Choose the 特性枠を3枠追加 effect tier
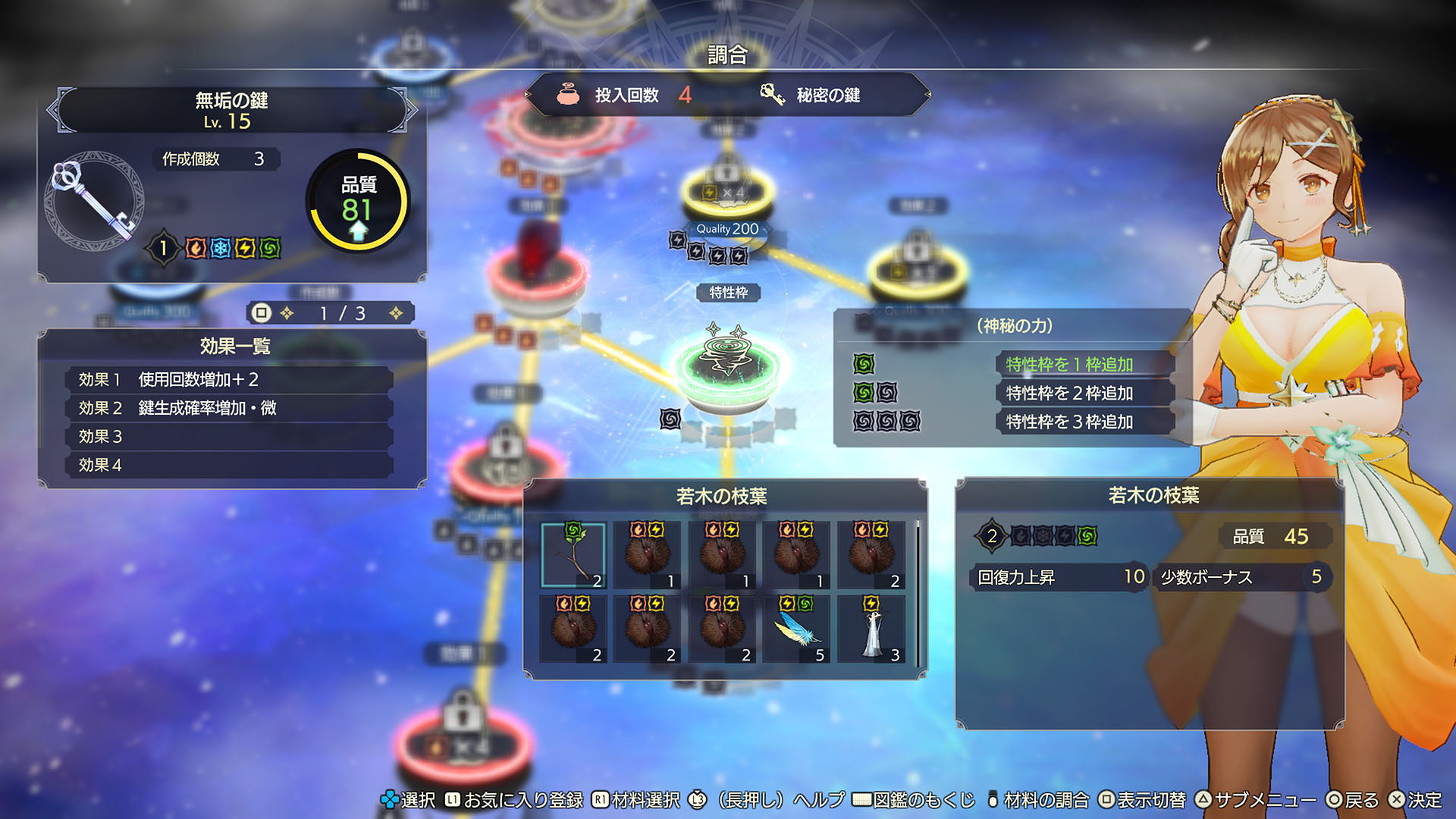Viewport: 1456px width, 819px height. 1069,422
